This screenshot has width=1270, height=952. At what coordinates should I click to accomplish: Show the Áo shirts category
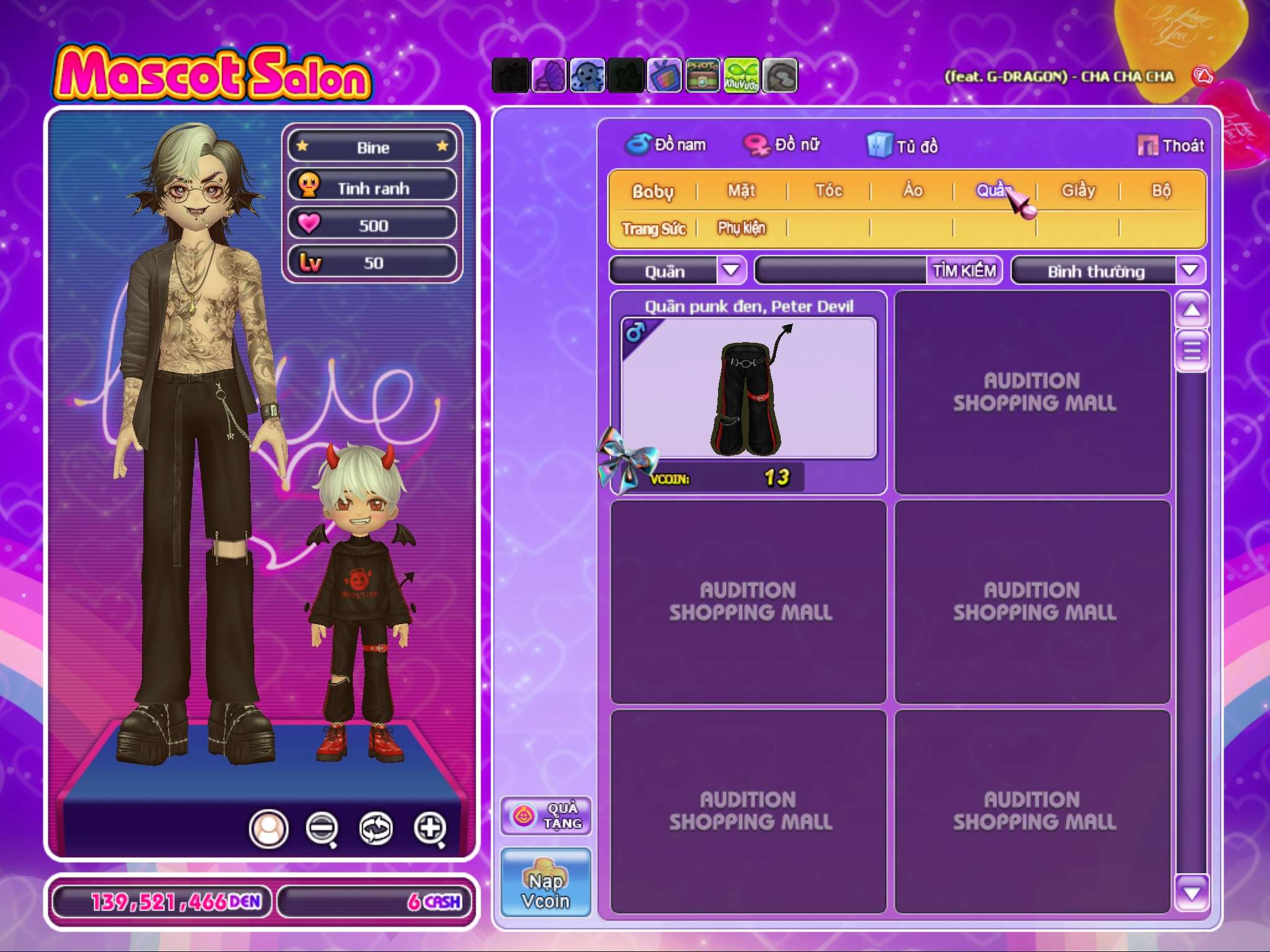point(912,191)
